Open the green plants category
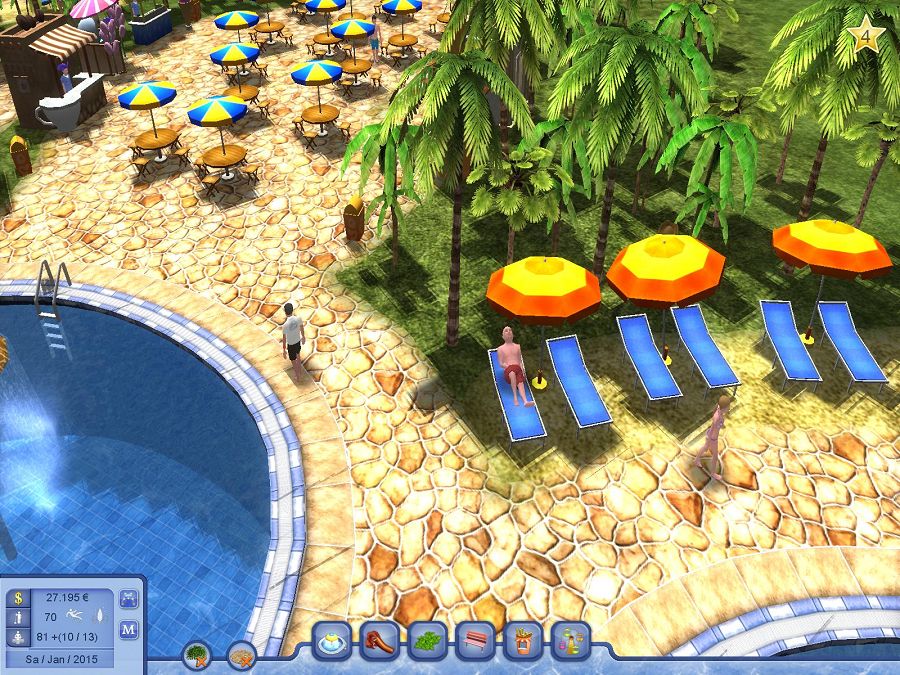 coord(428,641)
